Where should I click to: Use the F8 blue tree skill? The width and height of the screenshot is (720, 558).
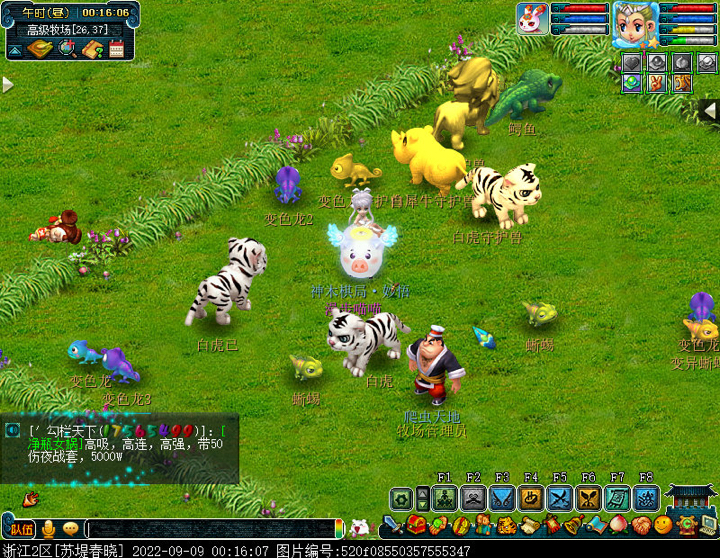pos(646,498)
